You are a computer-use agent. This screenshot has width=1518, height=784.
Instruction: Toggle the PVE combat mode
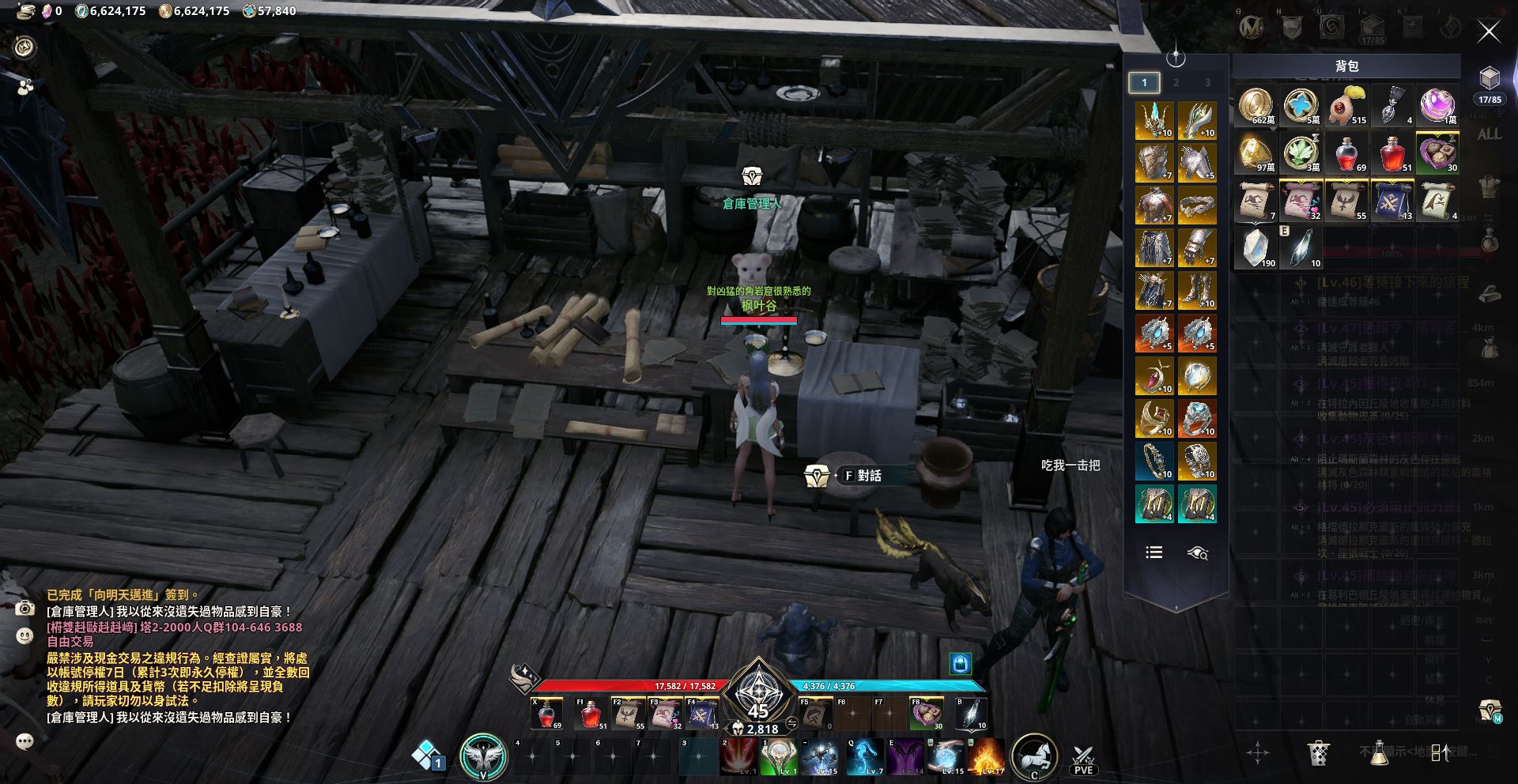[1083, 759]
